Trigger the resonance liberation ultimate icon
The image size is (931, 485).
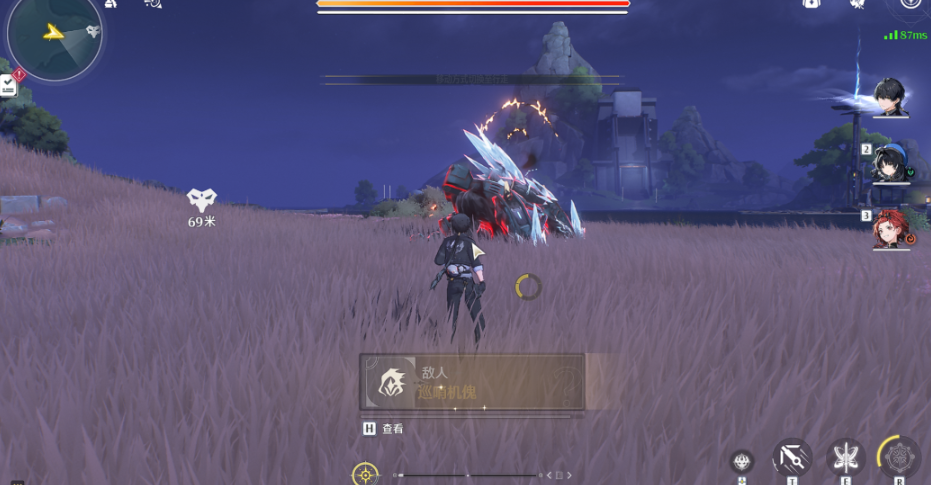[898, 457]
